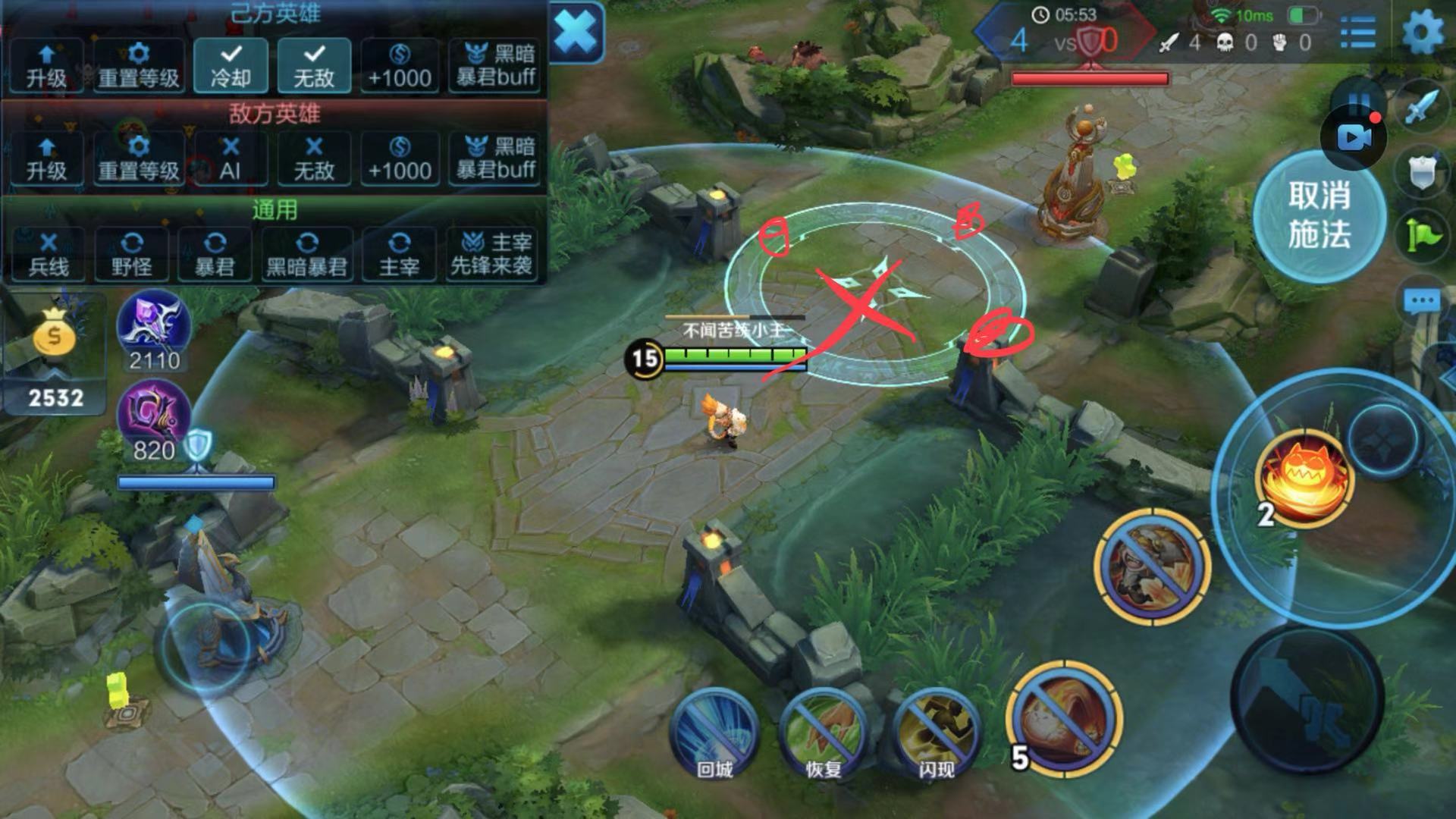Viewport: 1456px width, 819px height.
Task: Respawn the 主宰 Overlord
Action: pyautogui.click(x=399, y=254)
